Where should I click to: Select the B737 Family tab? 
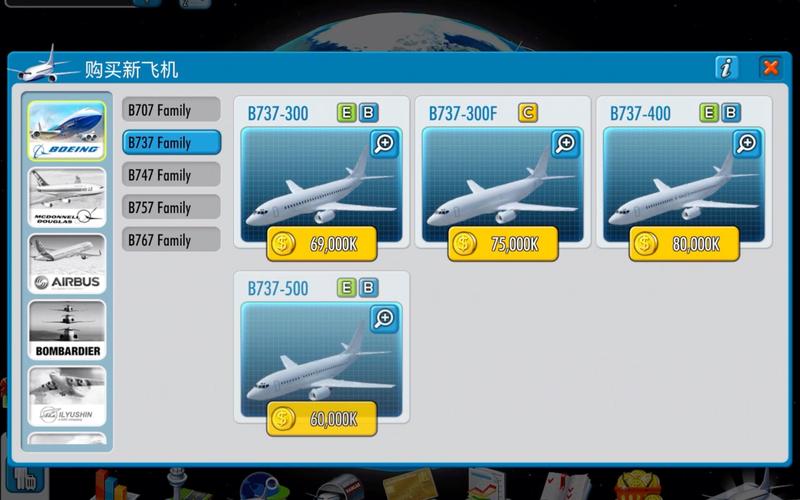[x=171, y=143]
